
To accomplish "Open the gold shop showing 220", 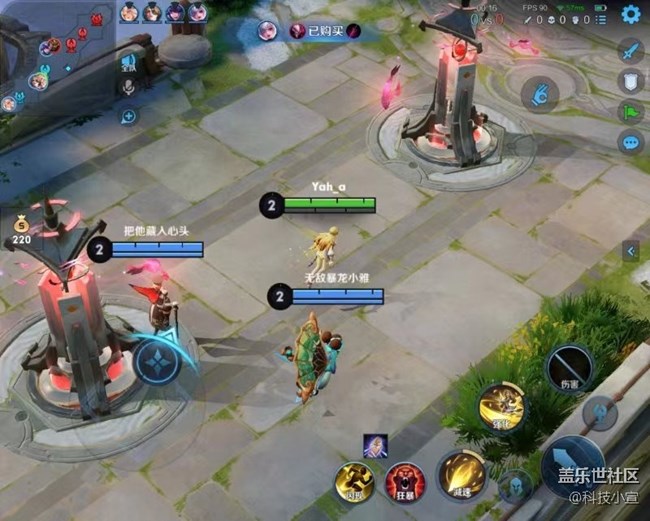I will tap(21, 232).
